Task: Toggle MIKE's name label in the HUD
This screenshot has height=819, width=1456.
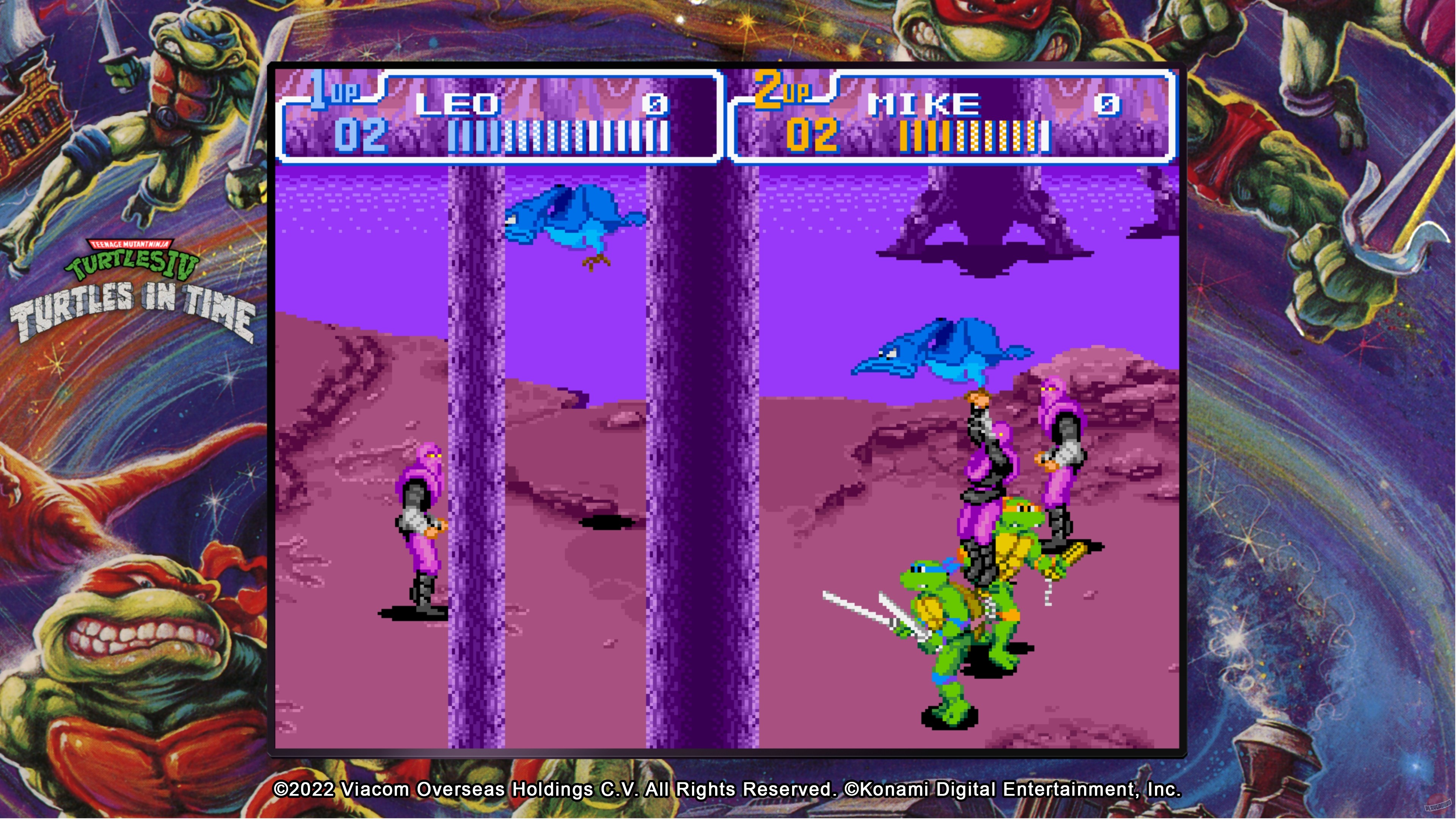Action: (926, 105)
